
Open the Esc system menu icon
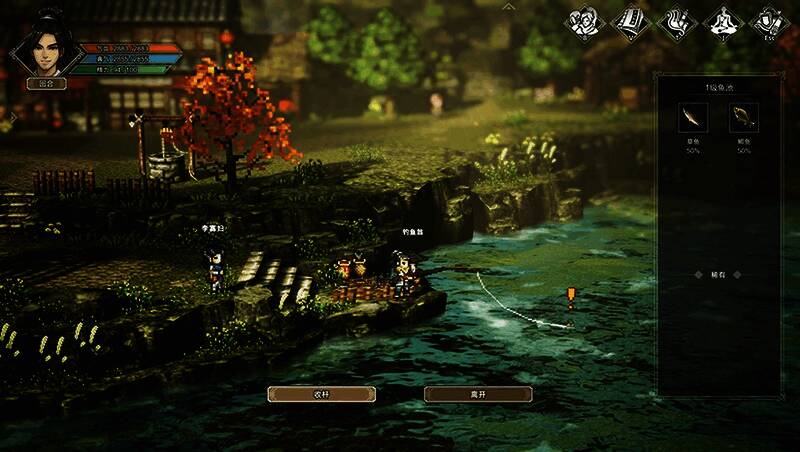point(767,23)
